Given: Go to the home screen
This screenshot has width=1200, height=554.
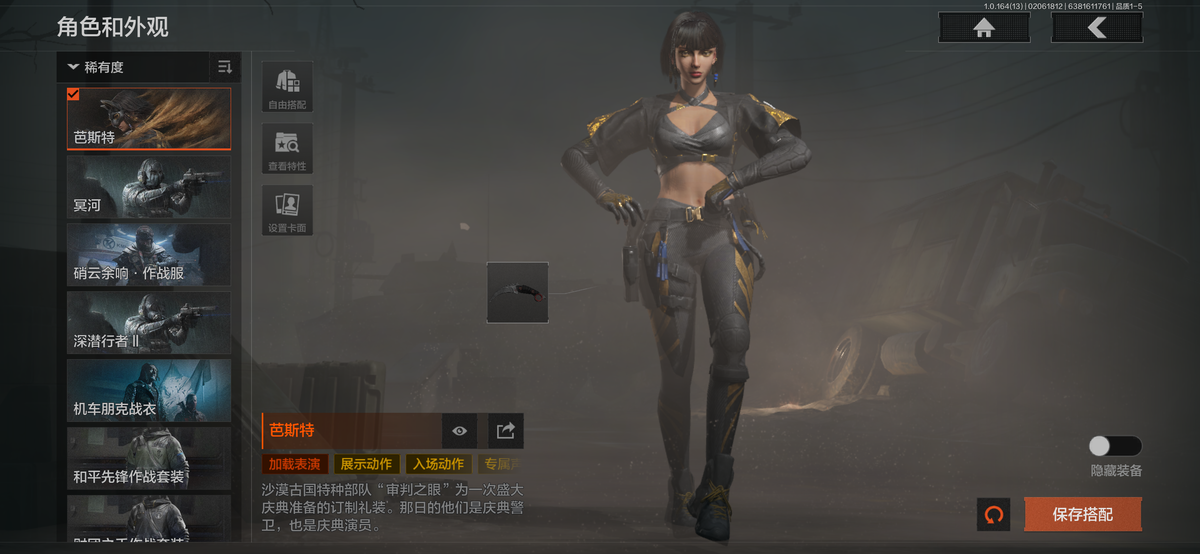Looking at the screenshot, I should [984, 28].
